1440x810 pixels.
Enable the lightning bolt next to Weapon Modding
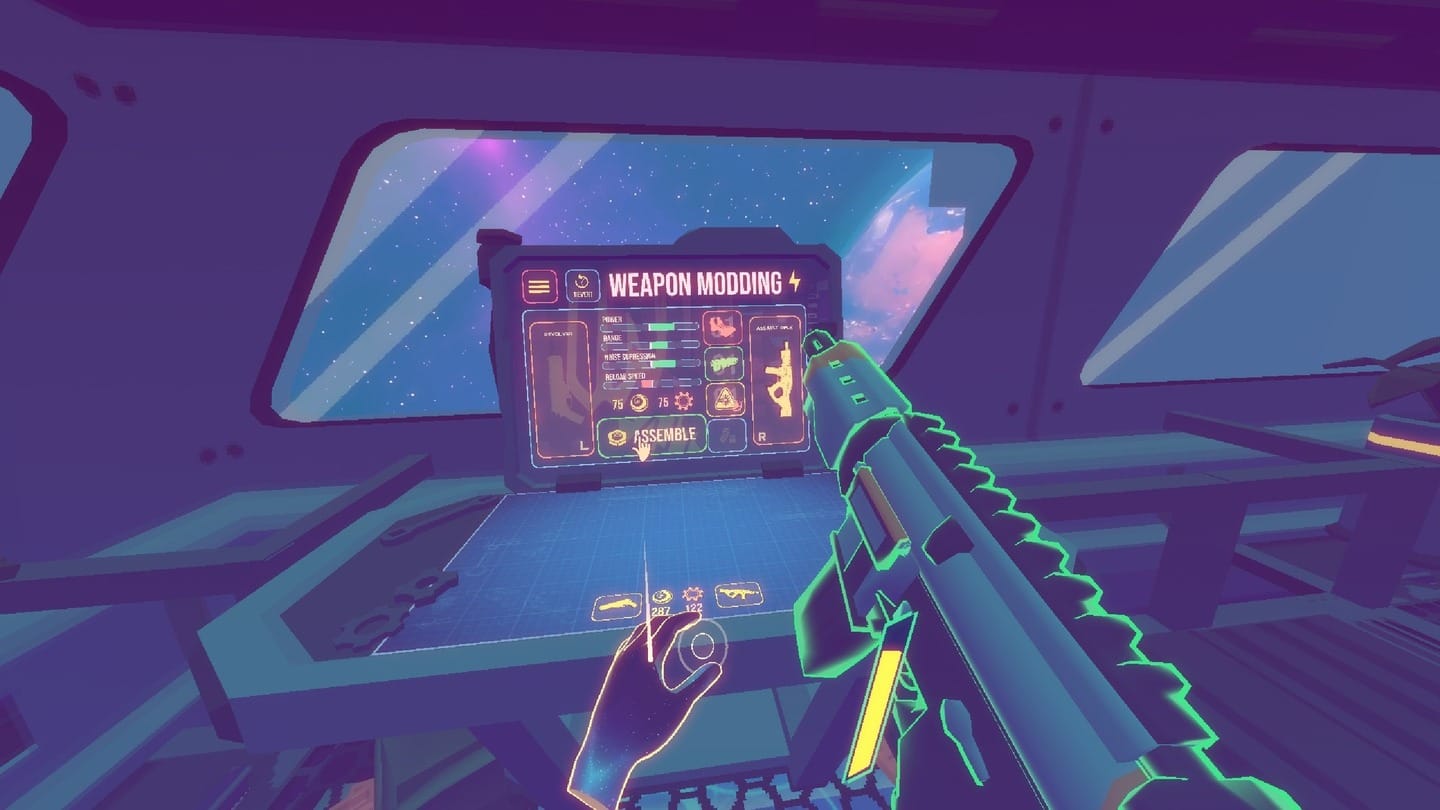795,282
